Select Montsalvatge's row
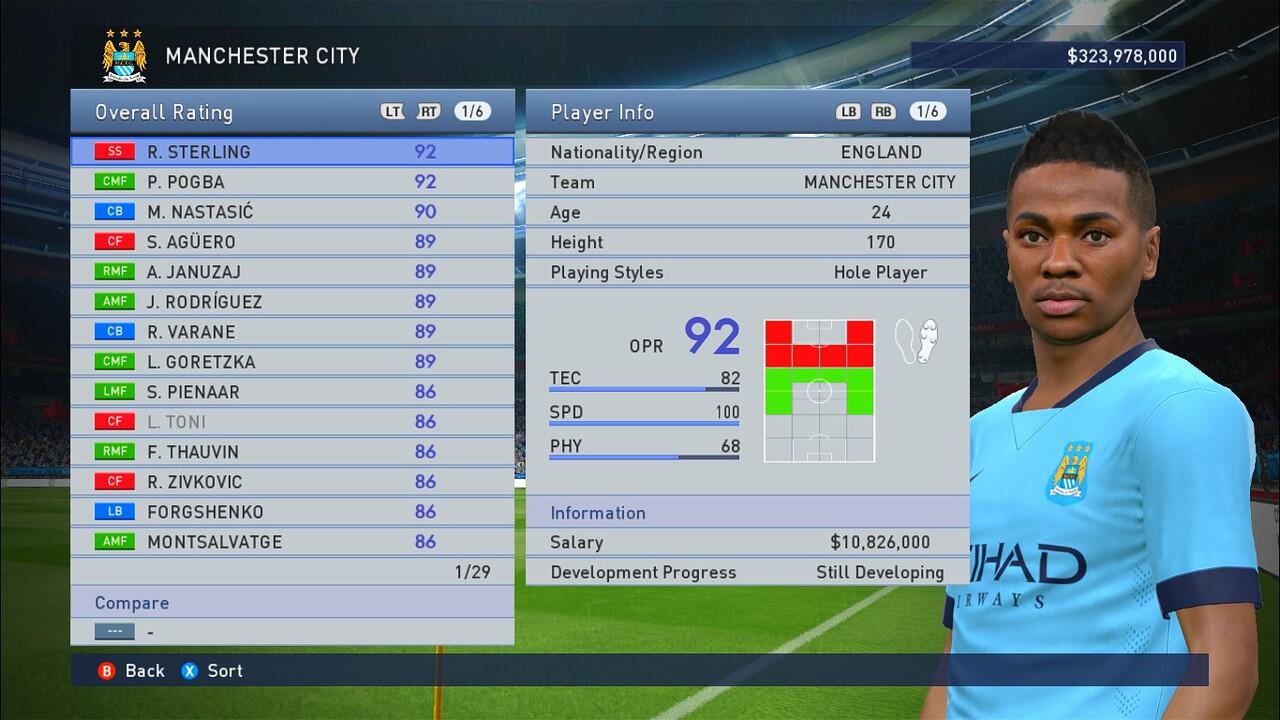 coord(292,542)
